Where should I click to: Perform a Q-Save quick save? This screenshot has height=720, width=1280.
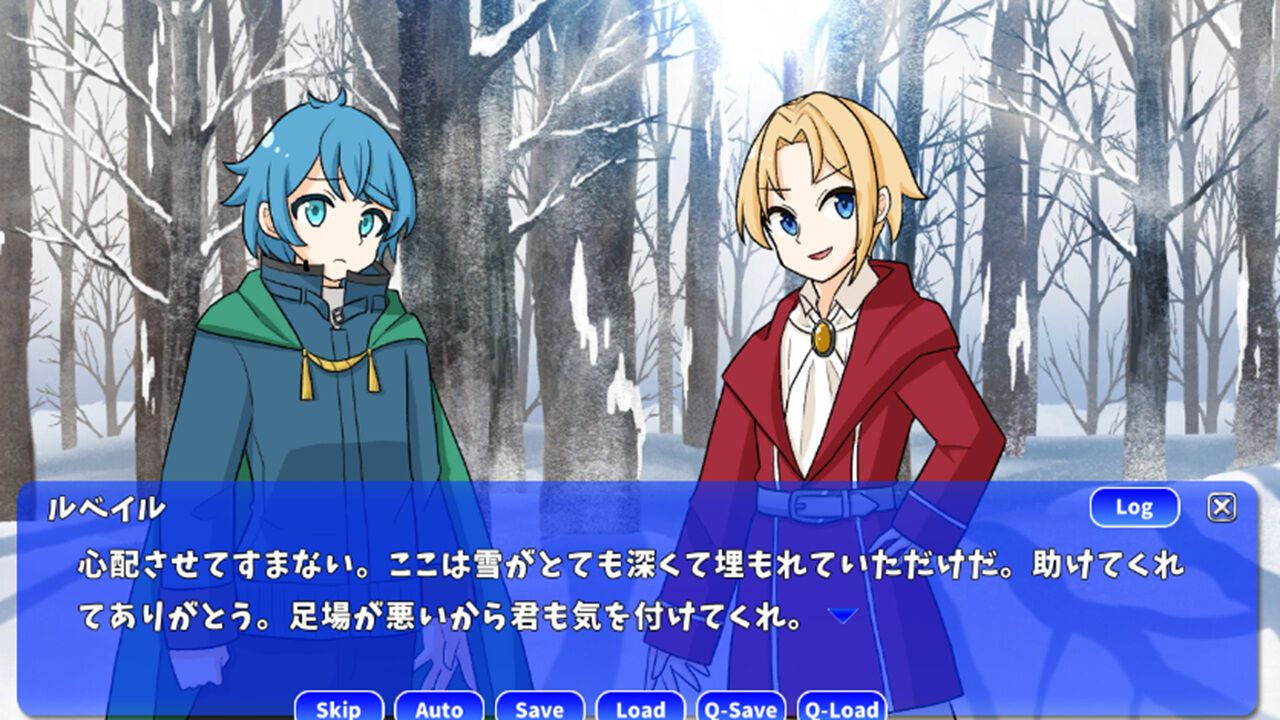[x=742, y=710]
